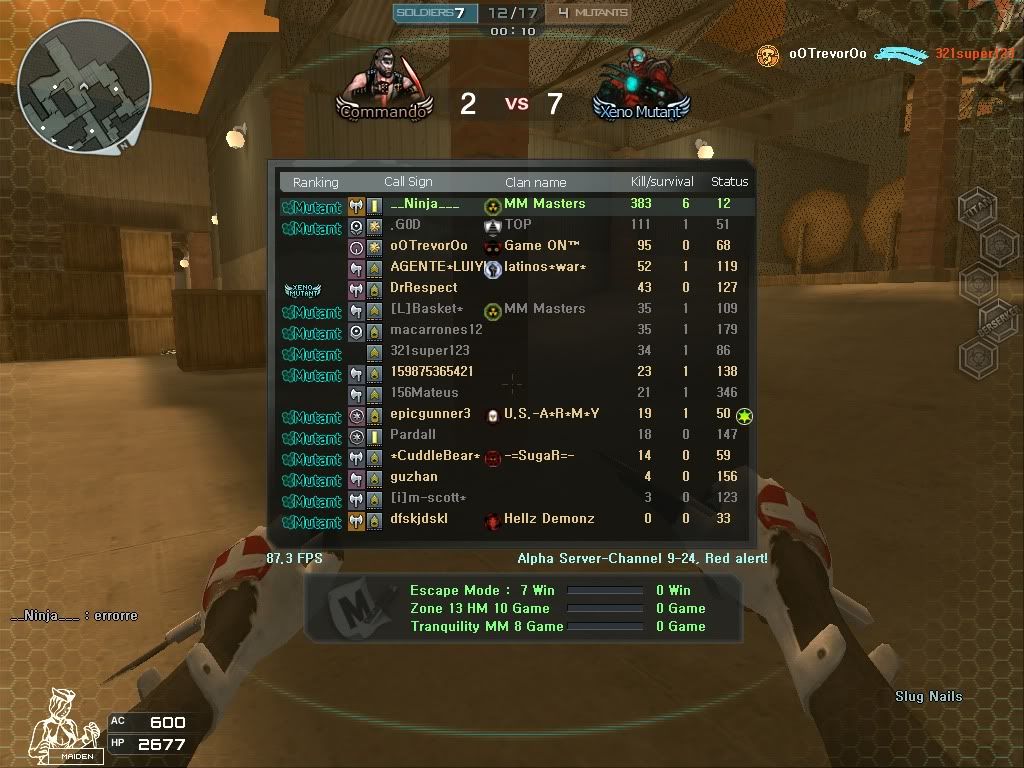
Task: Click the green star badge beside epicgunner3
Action: (x=745, y=416)
